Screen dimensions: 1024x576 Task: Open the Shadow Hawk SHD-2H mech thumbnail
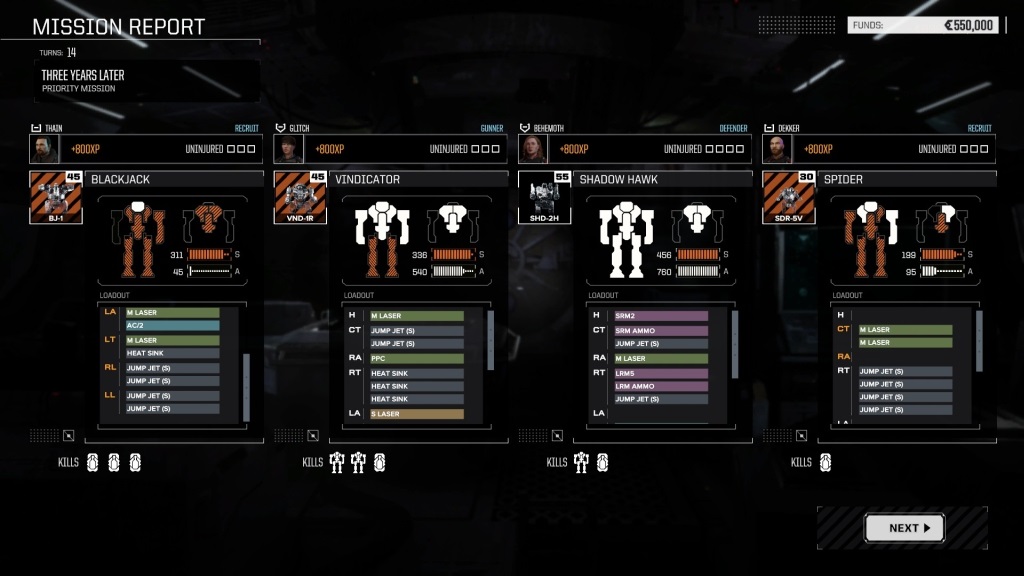(544, 197)
